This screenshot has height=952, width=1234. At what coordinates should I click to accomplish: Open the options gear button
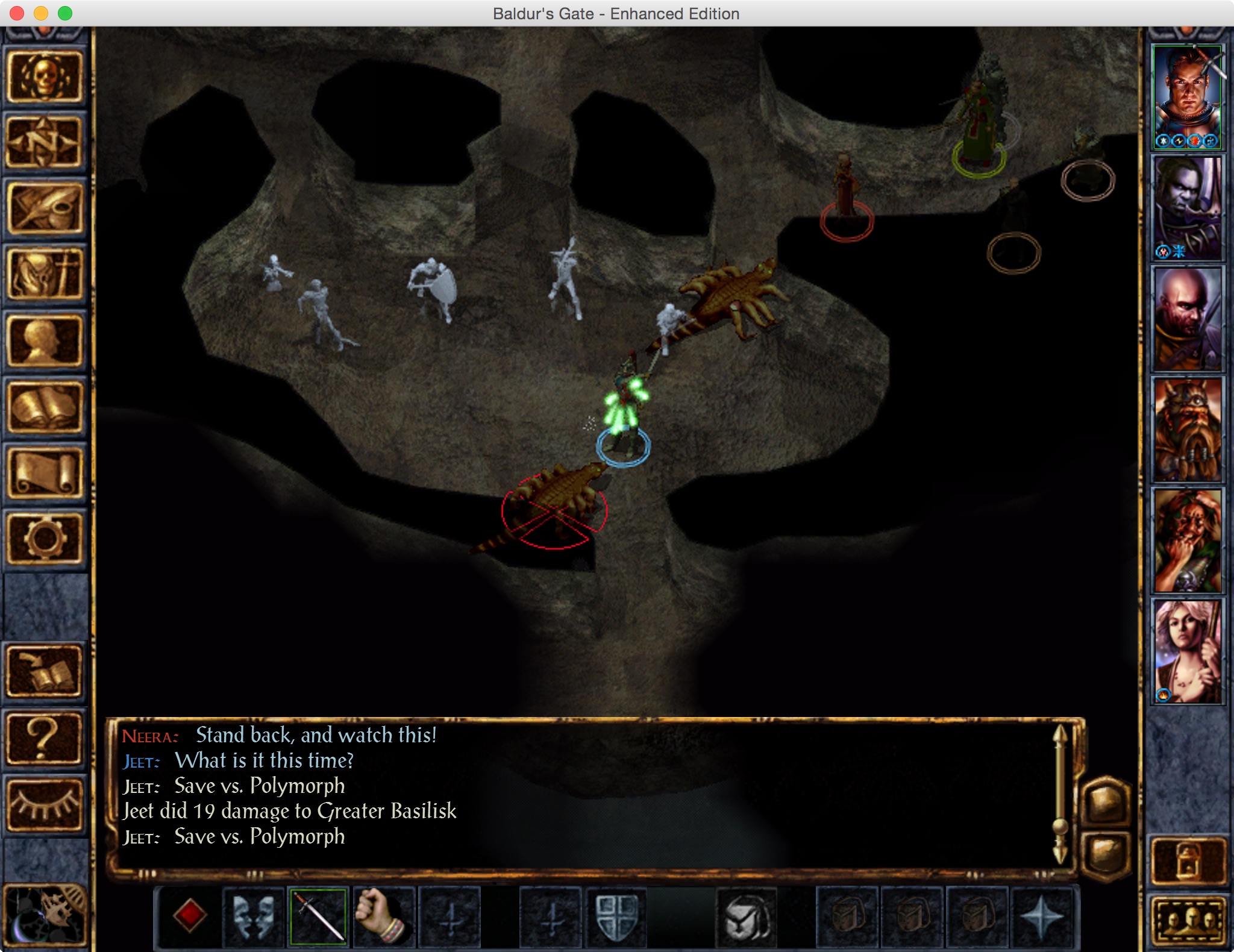pyautogui.click(x=45, y=539)
